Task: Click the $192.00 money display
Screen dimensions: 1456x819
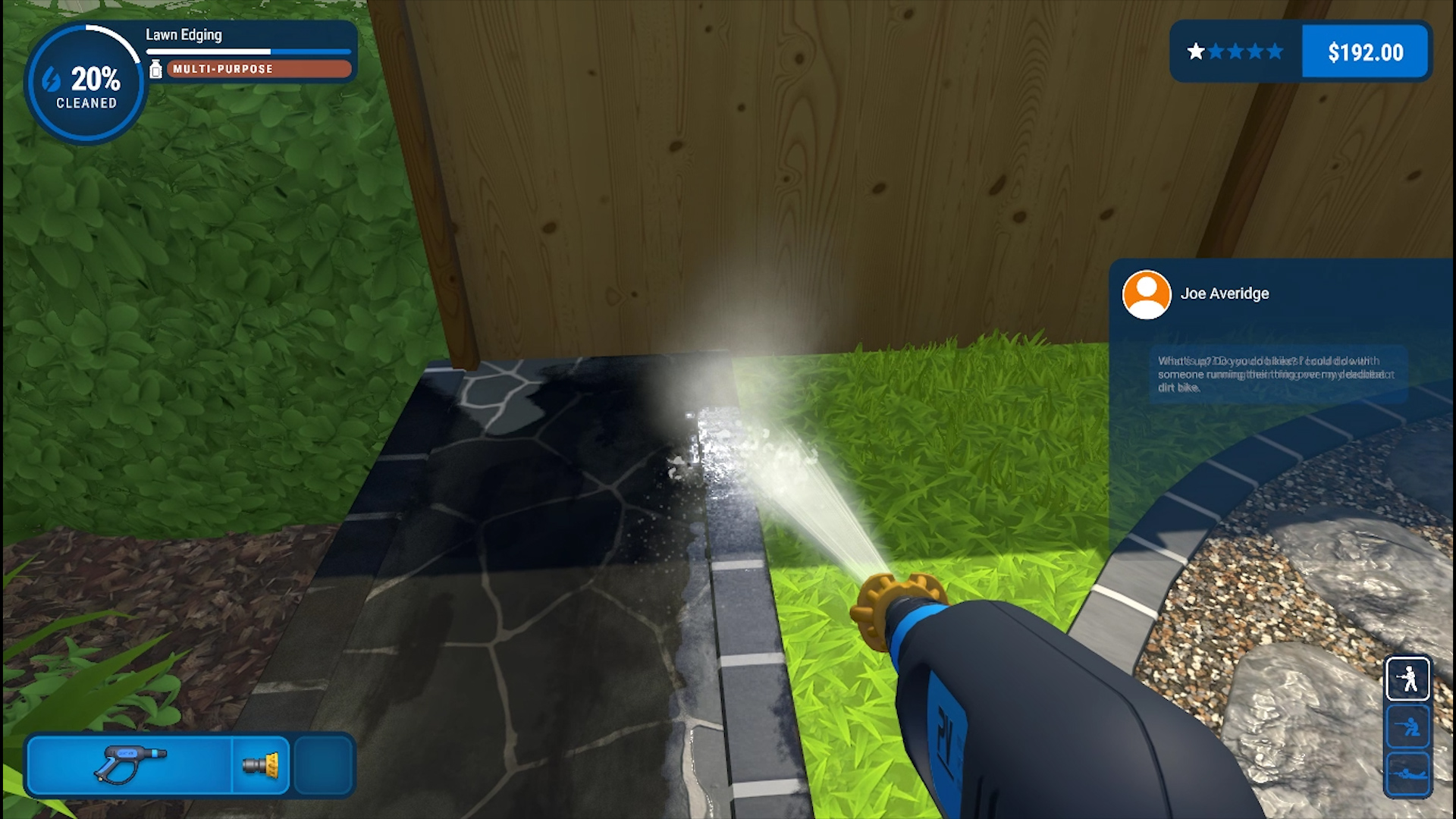Action: [x=1364, y=52]
